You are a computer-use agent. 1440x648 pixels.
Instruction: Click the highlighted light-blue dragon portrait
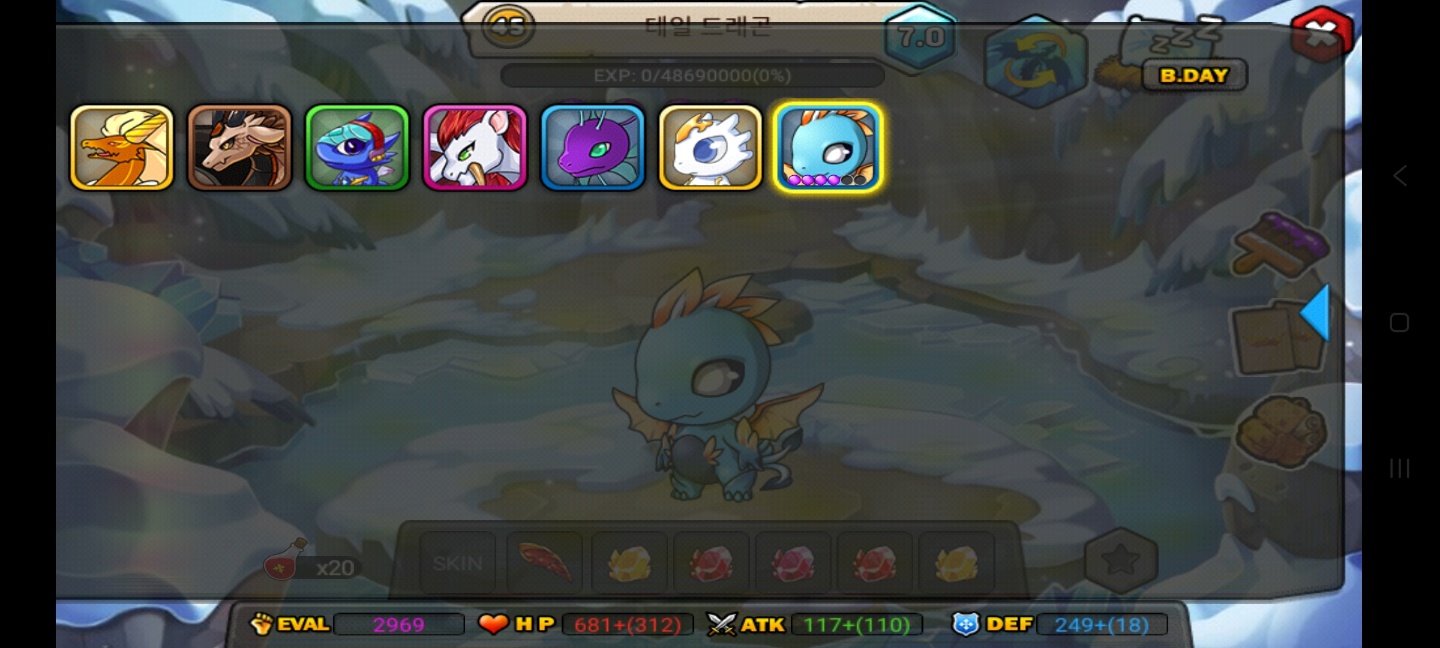[828, 148]
